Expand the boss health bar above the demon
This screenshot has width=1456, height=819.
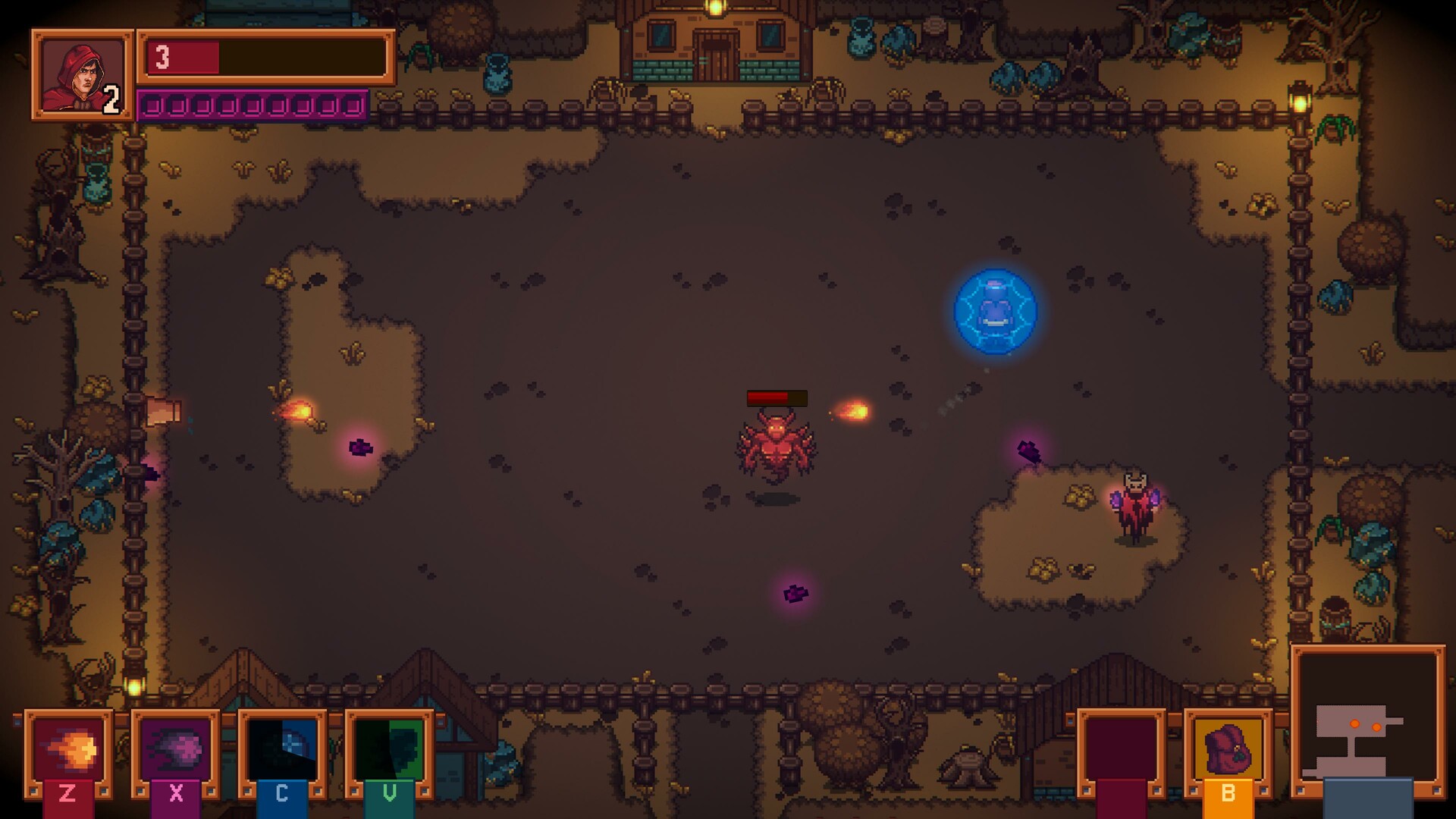pos(778,396)
